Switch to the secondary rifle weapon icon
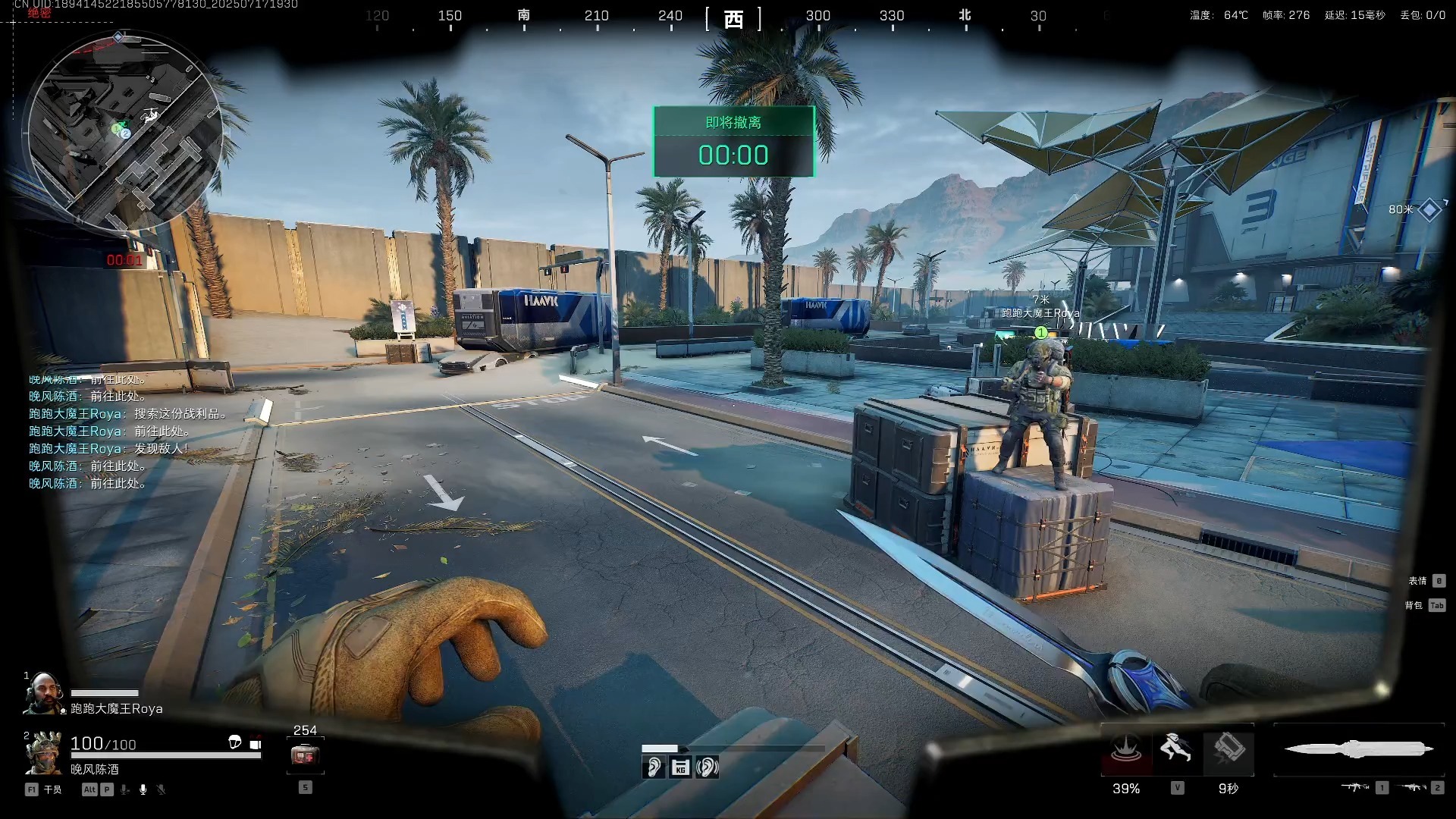This screenshot has height=819, width=1456. coord(1411,788)
